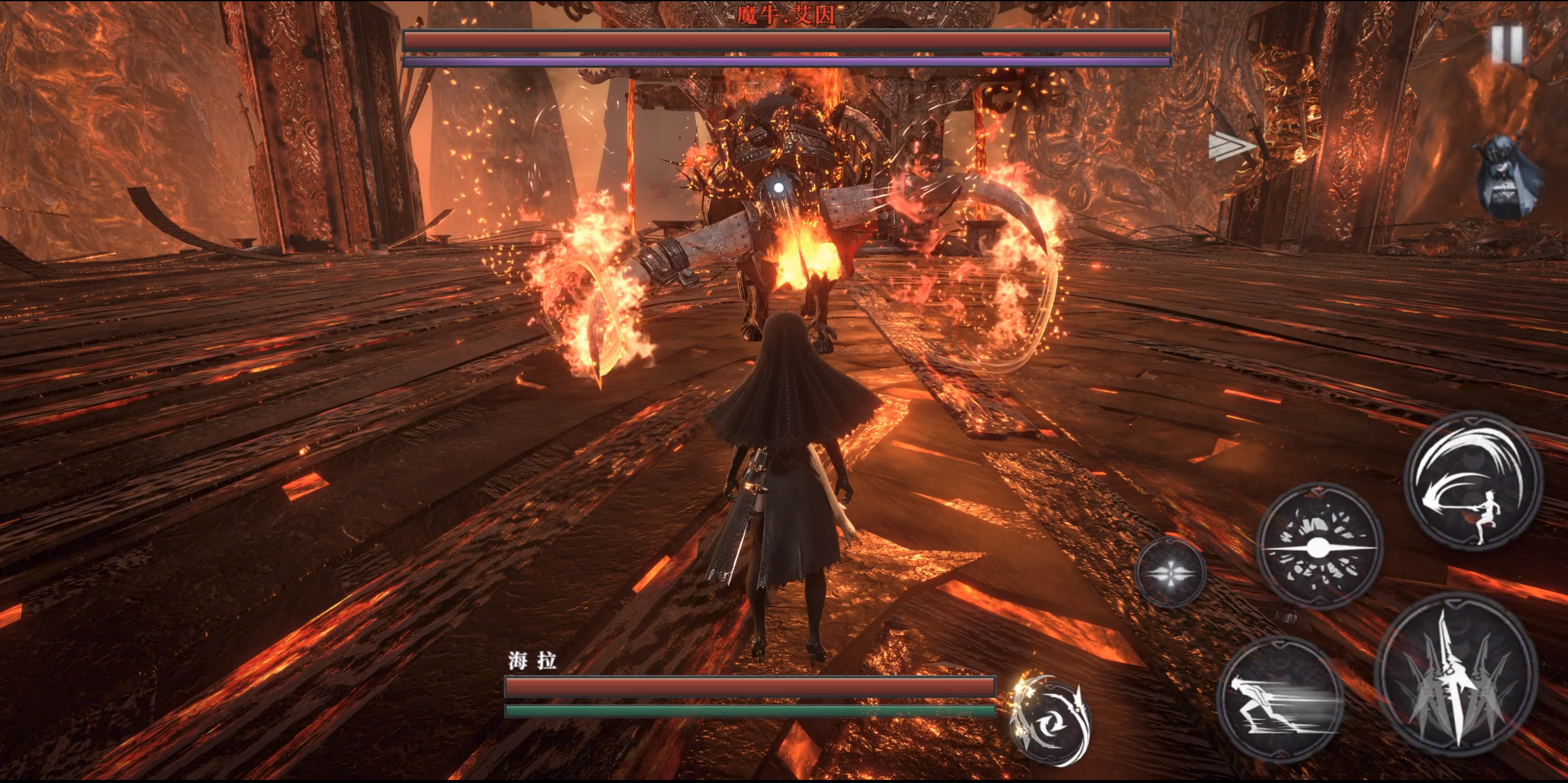Tap the triple-arrow fast-forward icon
The image size is (1568, 783).
(1230, 147)
